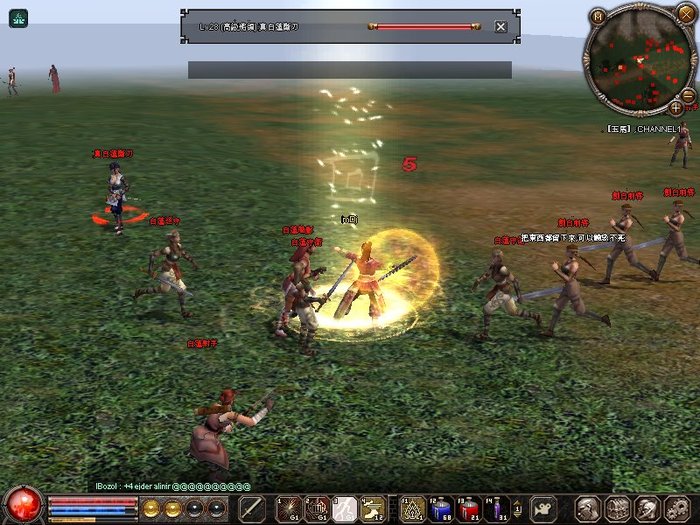Activate the F1 skill icon
The height and width of the screenshot is (525, 700).
[412, 507]
